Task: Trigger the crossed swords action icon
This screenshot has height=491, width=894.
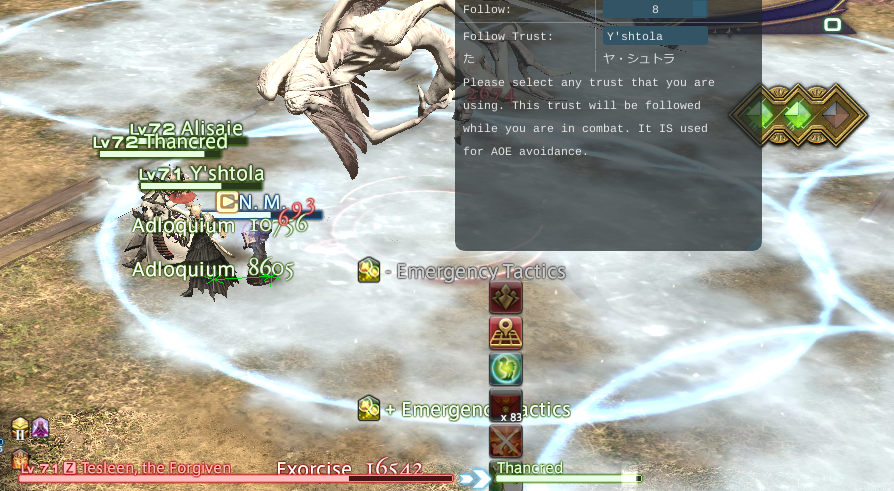Action: 506,440
